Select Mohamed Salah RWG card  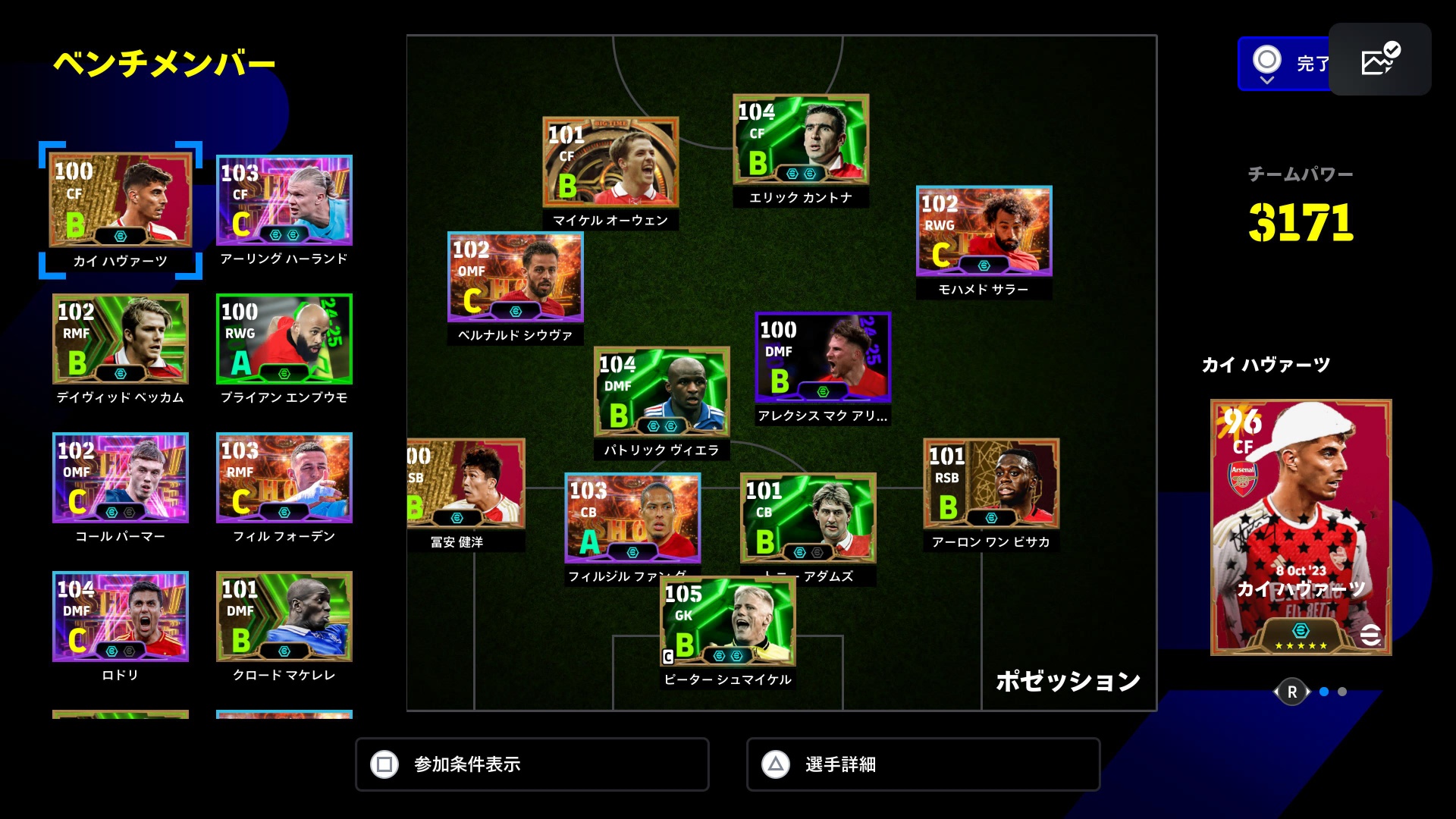point(984,231)
